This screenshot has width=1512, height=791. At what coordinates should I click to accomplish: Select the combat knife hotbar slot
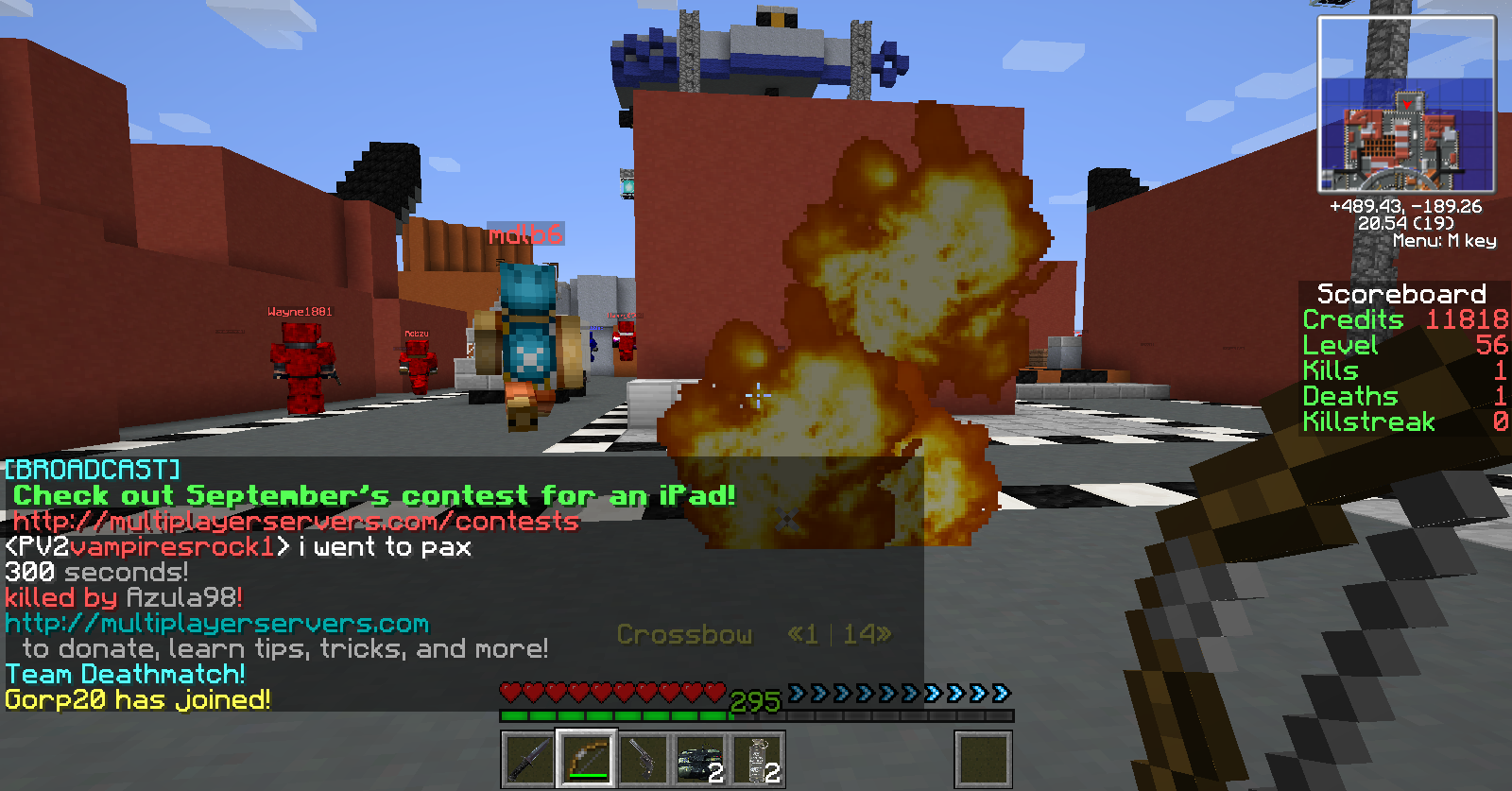(528, 759)
